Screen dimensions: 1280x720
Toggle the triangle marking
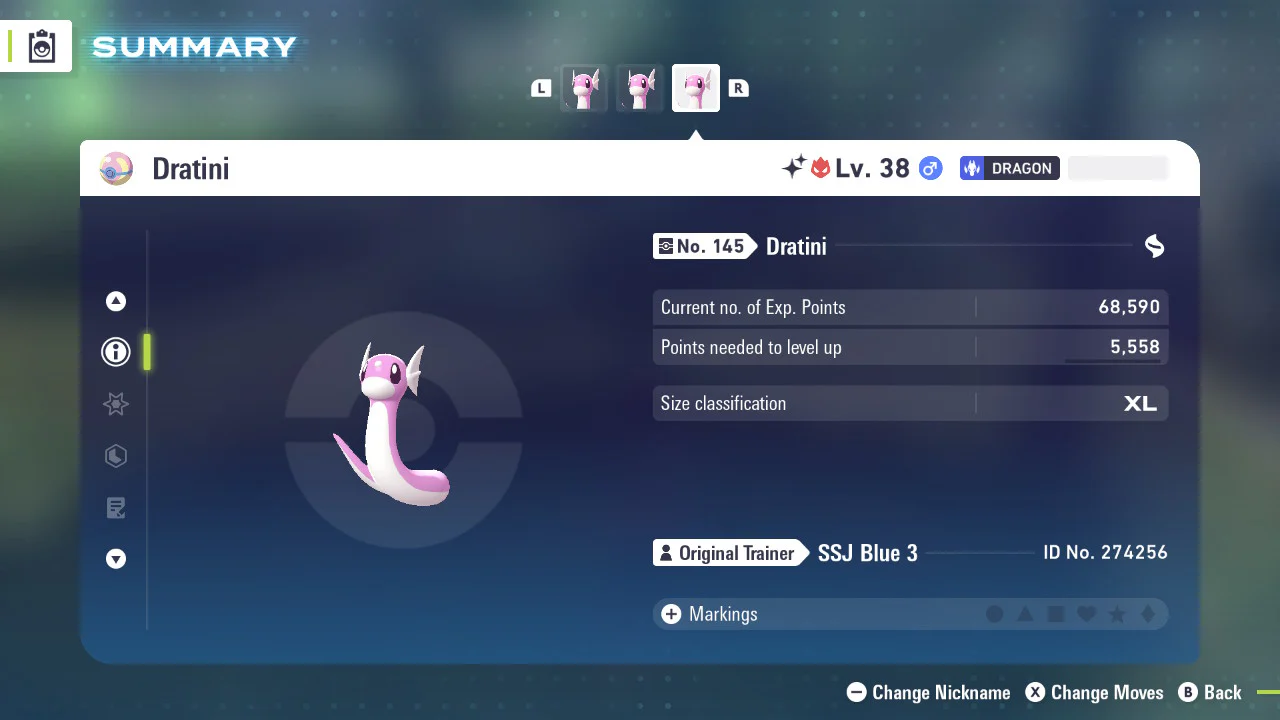coord(1025,614)
